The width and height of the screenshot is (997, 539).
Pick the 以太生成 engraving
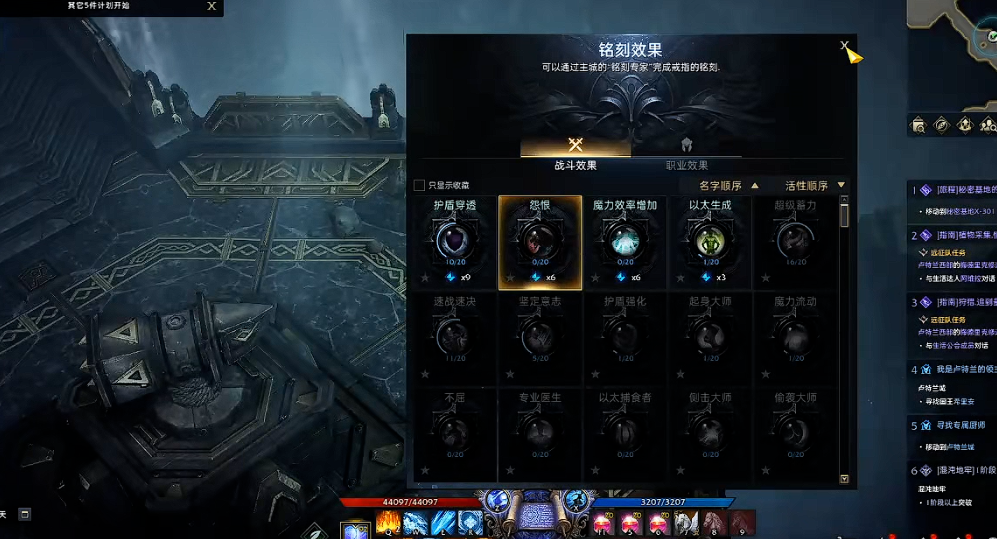pyautogui.click(x=710, y=240)
